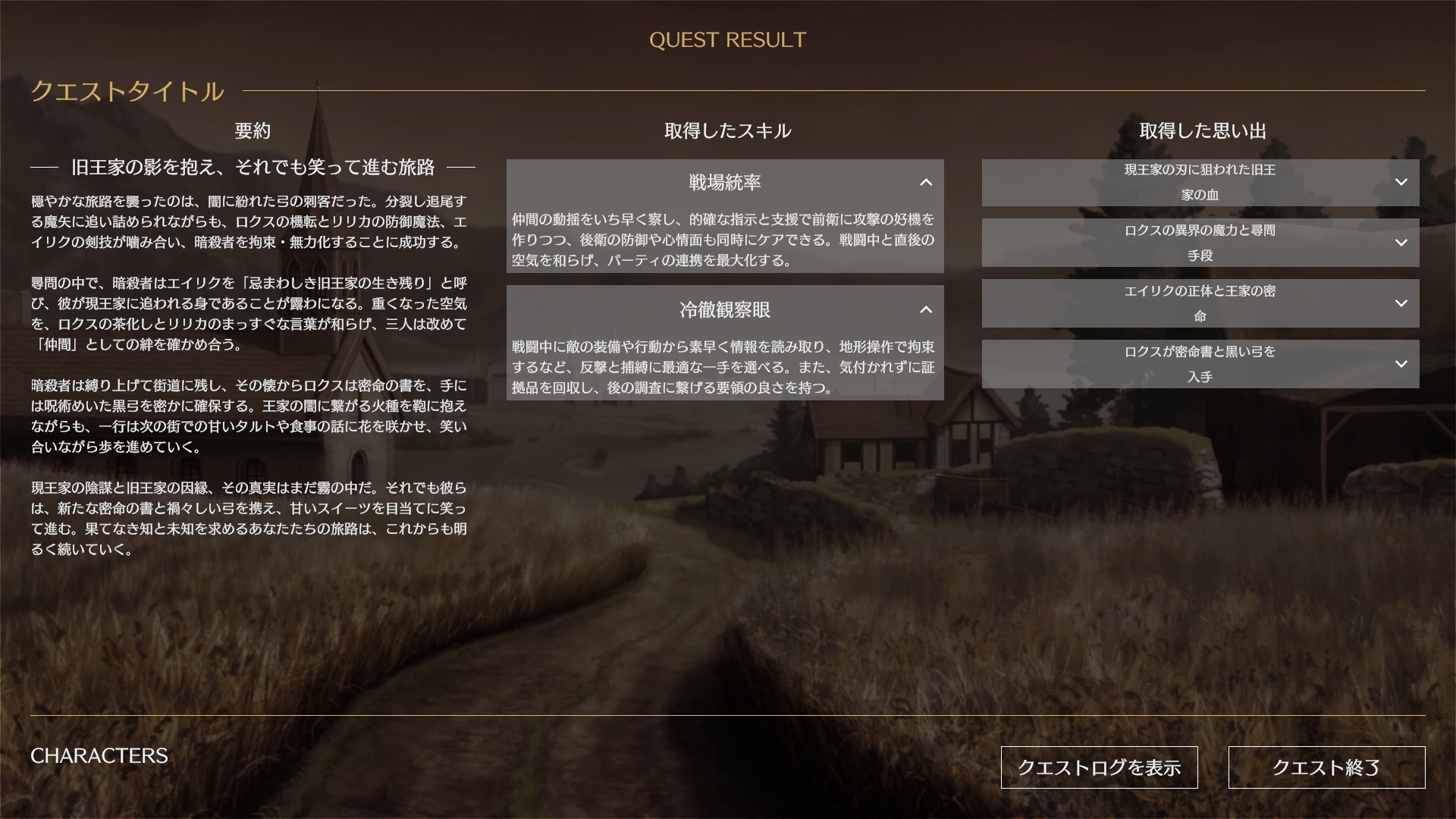End the quest with クエスト終了
This screenshot has height=819, width=1456.
(x=1326, y=767)
